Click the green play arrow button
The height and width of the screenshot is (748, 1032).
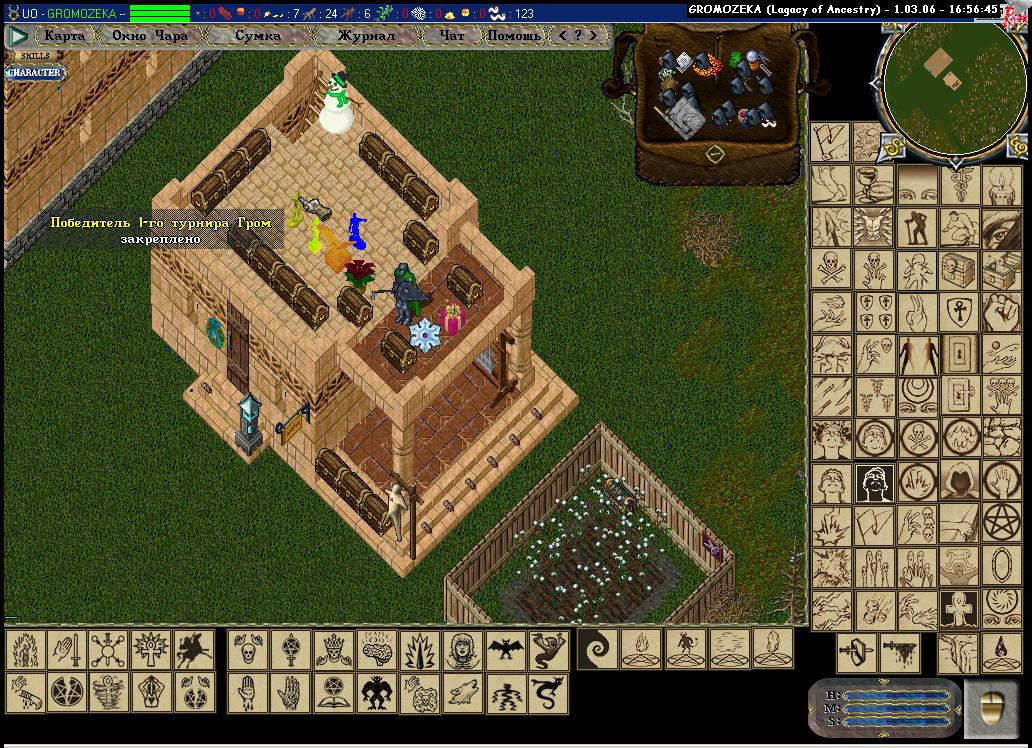18,35
